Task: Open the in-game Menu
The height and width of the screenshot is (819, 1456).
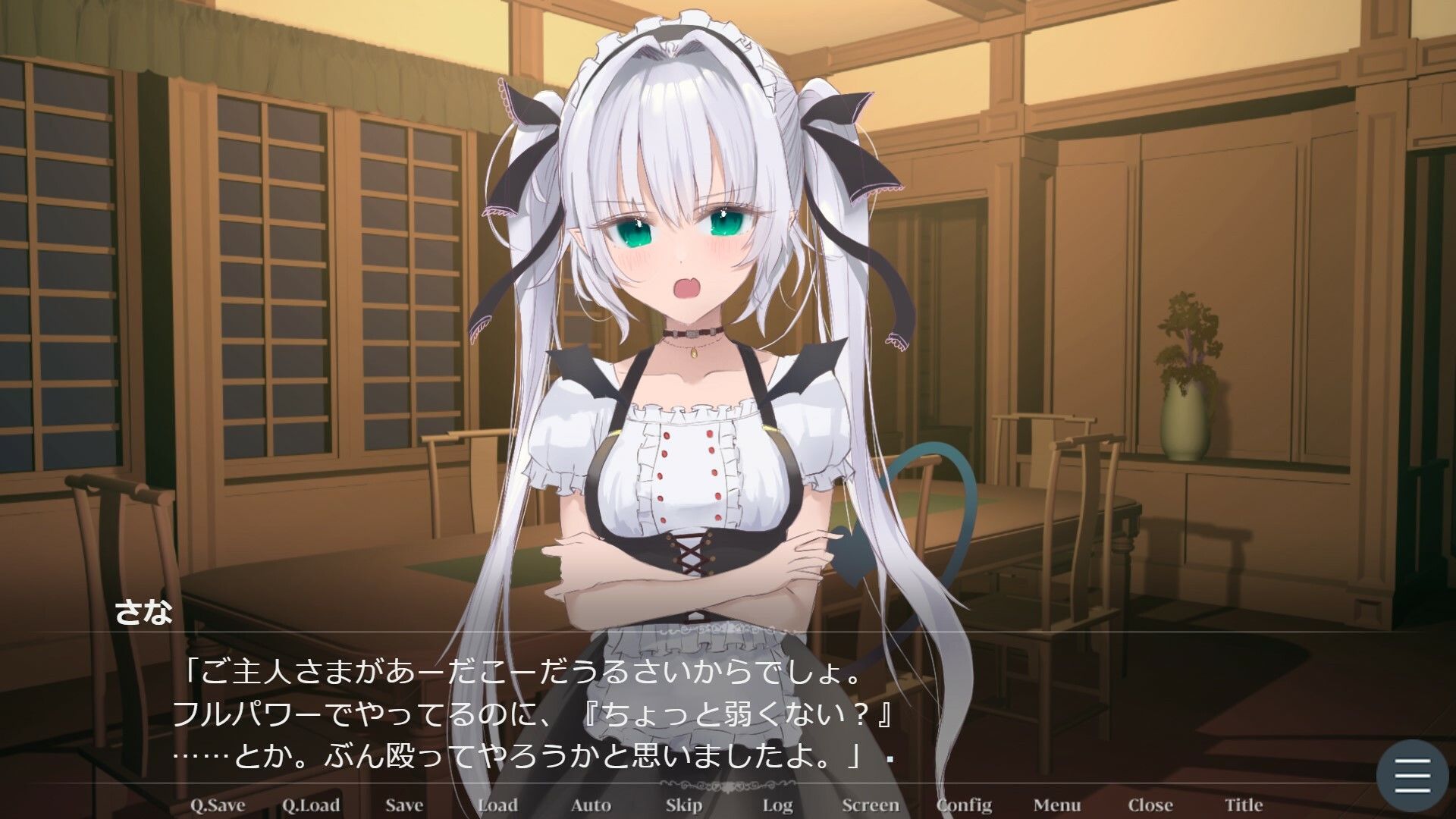Action: 1057,805
